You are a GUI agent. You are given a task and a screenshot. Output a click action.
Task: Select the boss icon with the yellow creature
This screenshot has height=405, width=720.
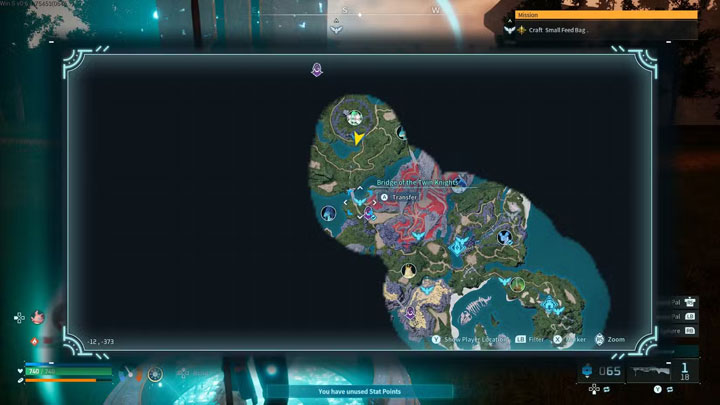[408, 271]
